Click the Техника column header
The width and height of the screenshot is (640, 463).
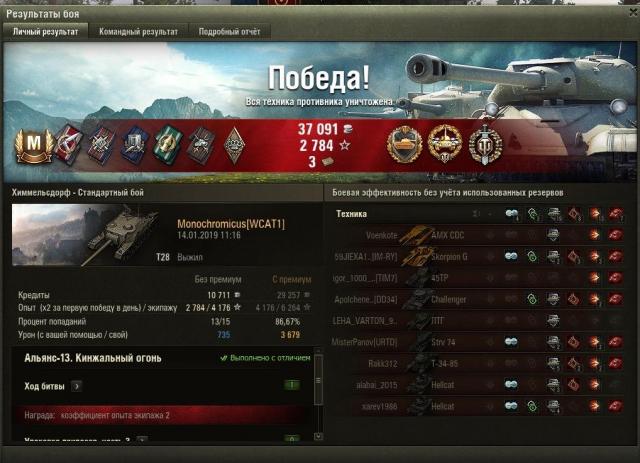coord(351,214)
